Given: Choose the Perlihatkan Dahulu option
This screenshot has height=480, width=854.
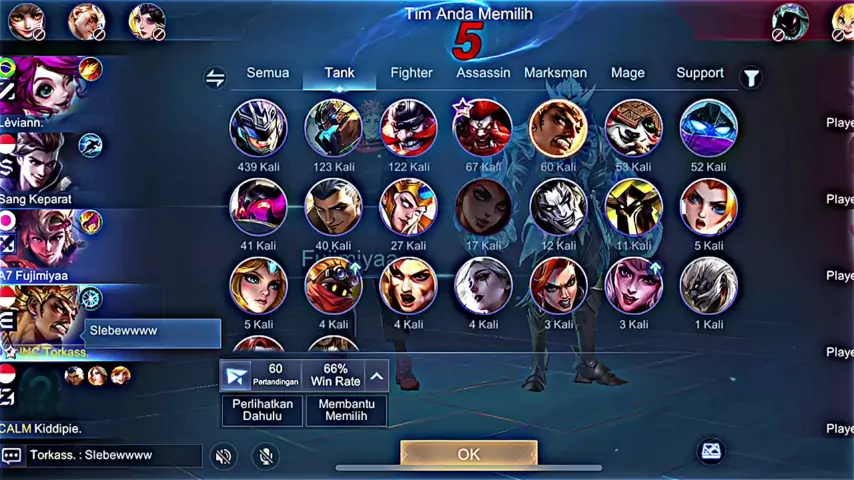Looking at the screenshot, I should tap(262, 410).
